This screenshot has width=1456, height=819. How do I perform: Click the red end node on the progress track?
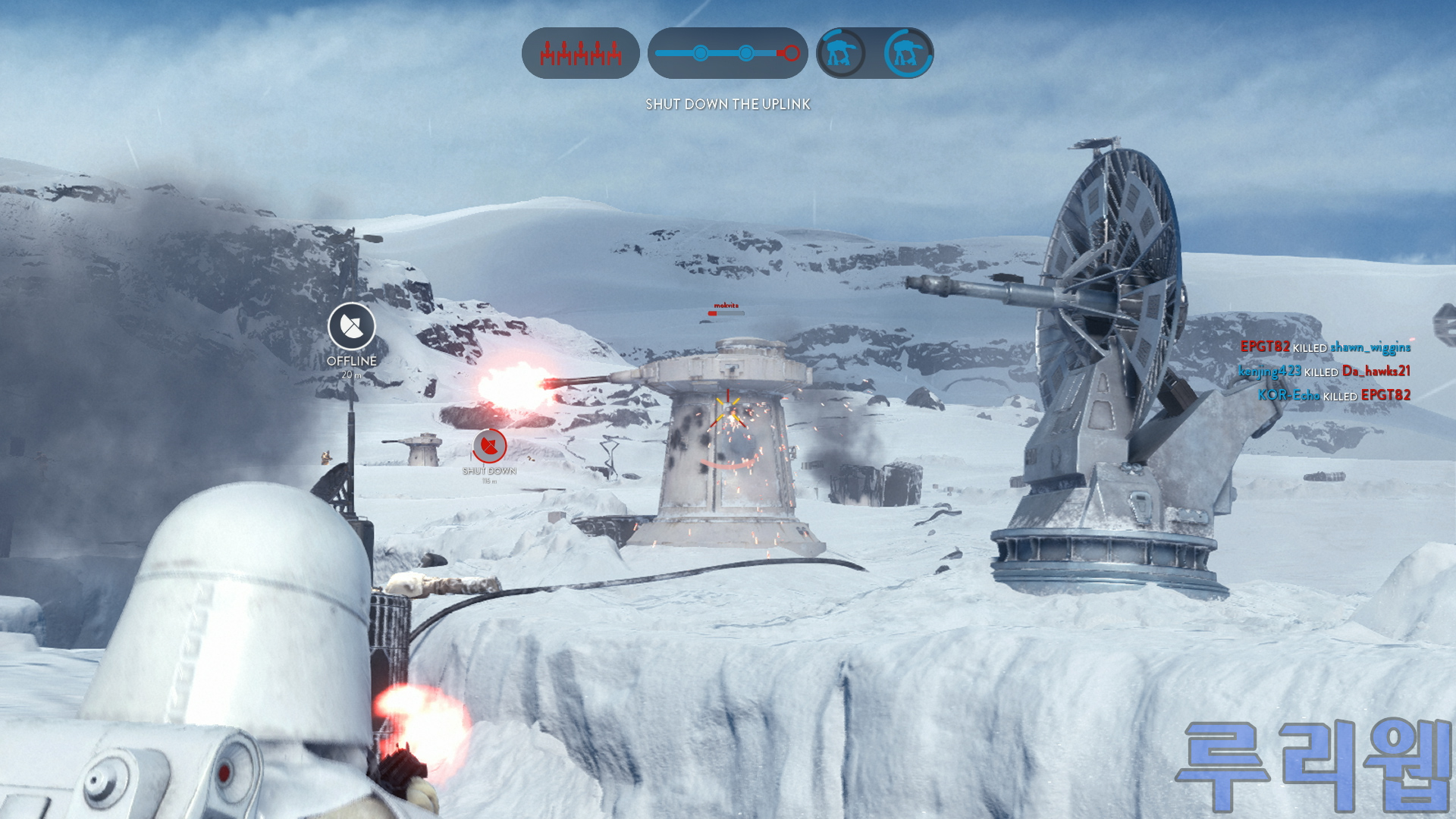coord(791,53)
